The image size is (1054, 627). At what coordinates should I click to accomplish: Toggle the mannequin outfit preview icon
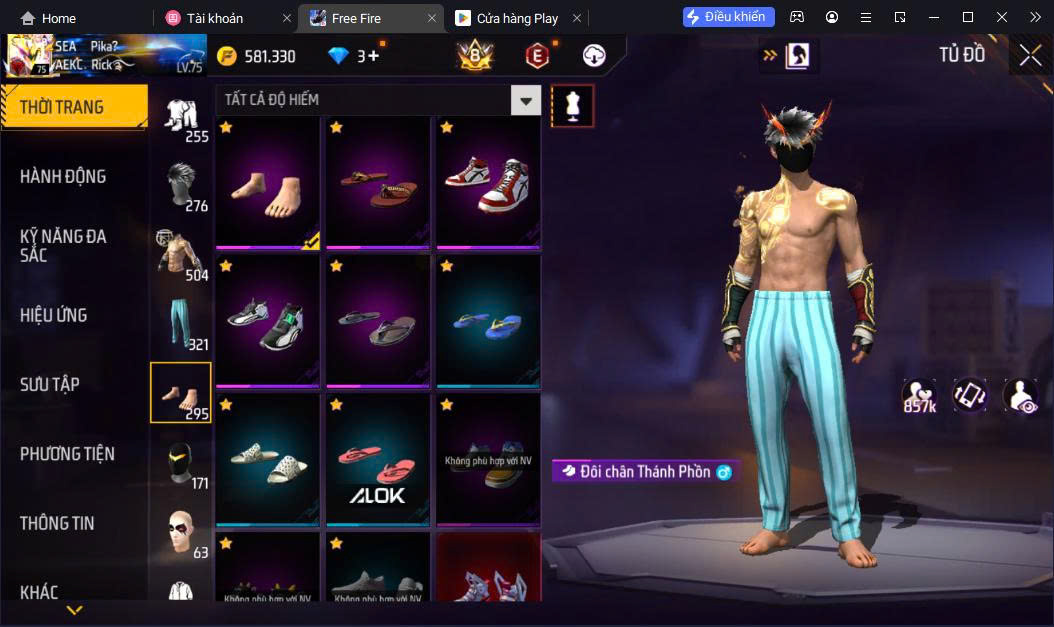coord(573,105)
